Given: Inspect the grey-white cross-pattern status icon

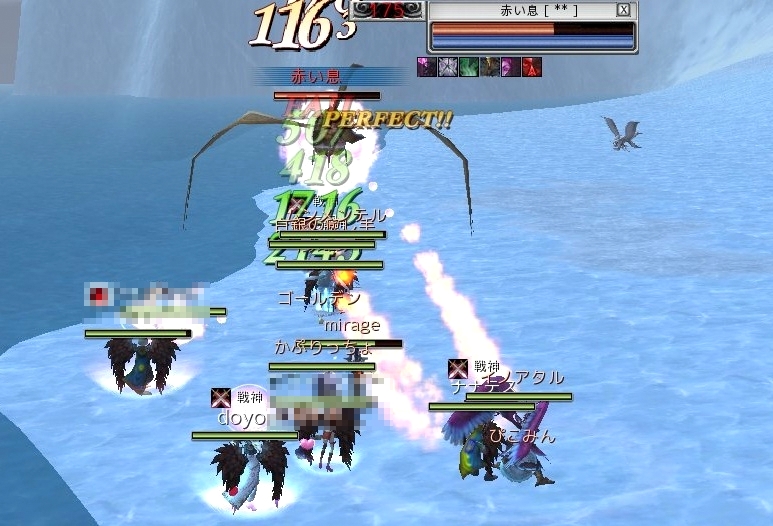Looking at the screenshot, I should coord(447,67).
